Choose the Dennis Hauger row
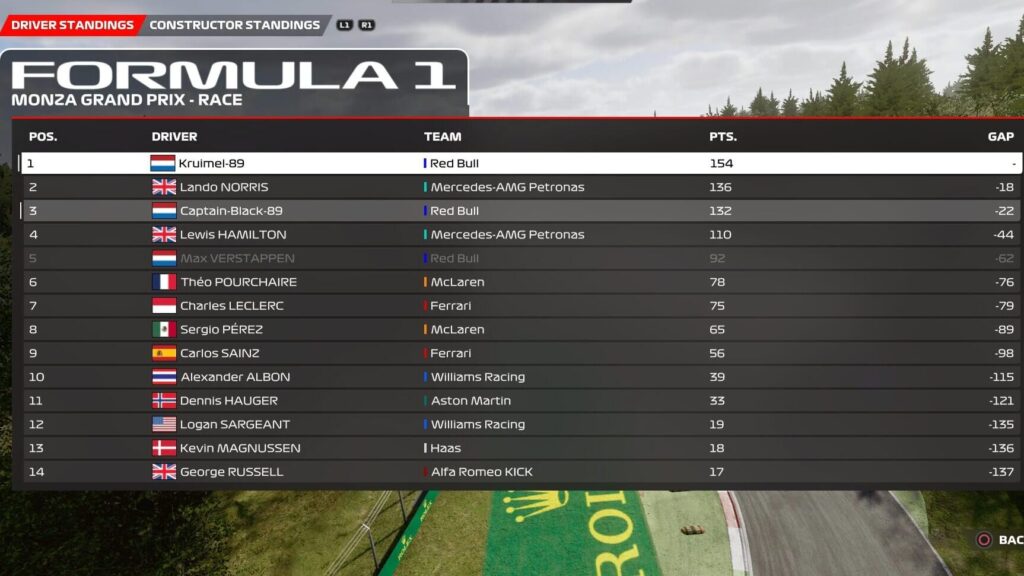The image size is (1024, 576). 520,401
